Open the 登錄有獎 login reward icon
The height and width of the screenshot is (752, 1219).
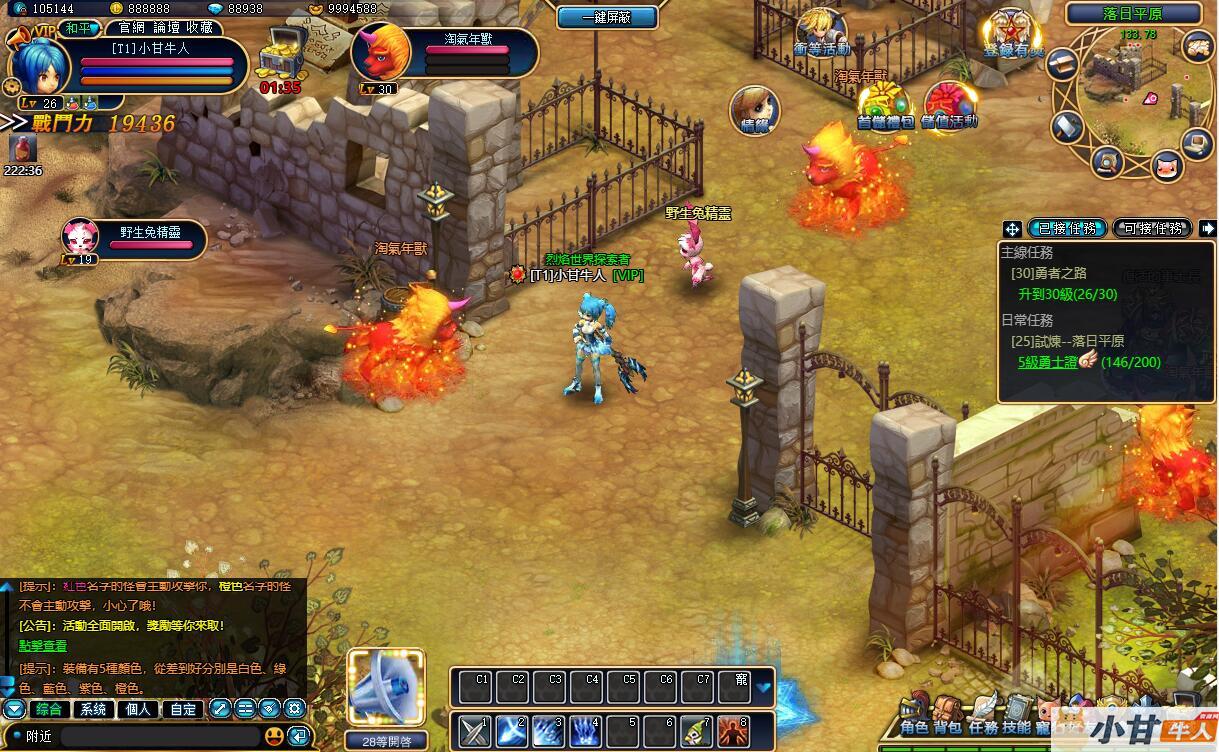pyautogui.click(x=1010, y=34)
